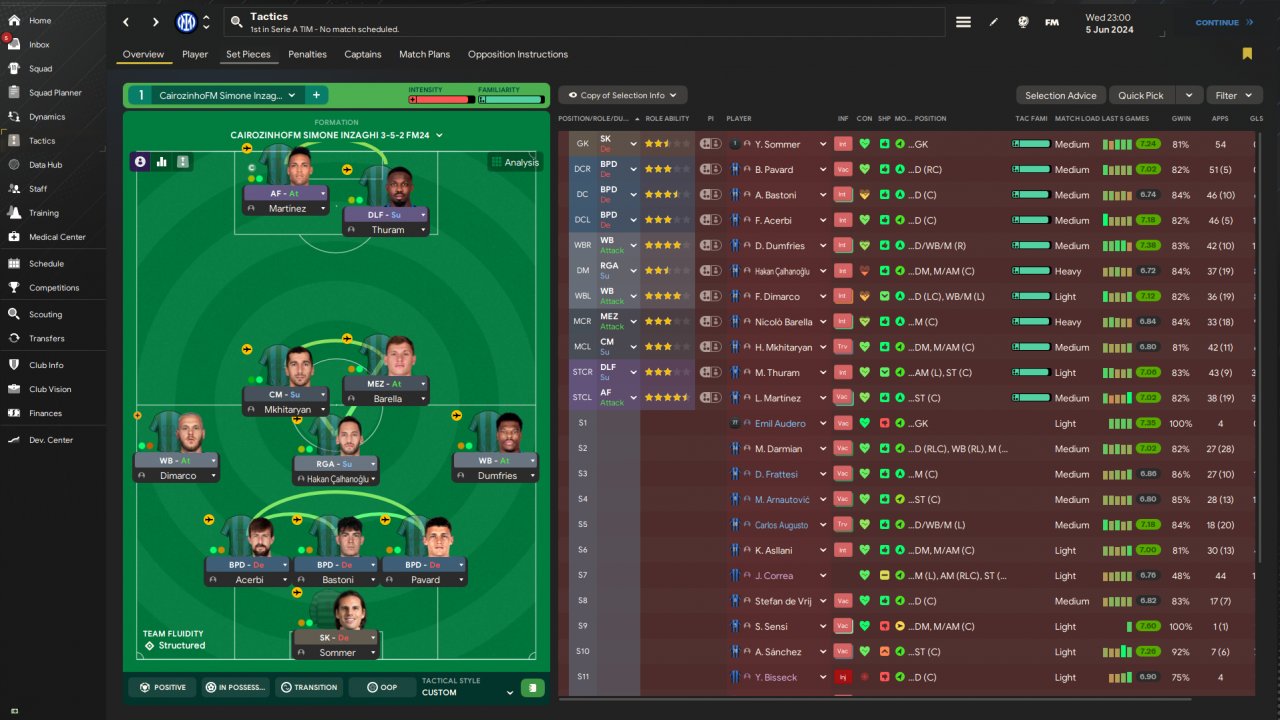Change the Positive team mentality
This screenshot has width=1280, height=720.
click(163, 687)
